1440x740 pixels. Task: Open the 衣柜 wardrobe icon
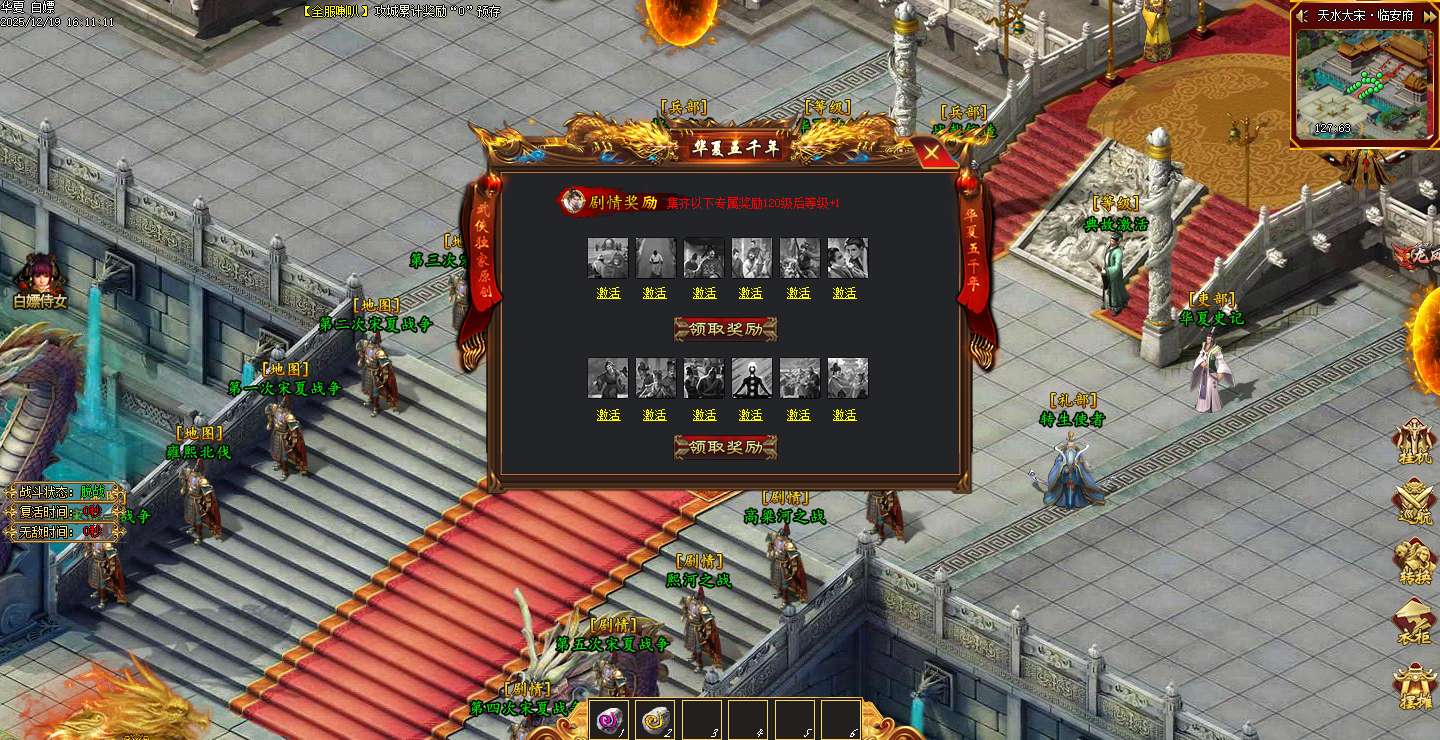coord(1415,621)
